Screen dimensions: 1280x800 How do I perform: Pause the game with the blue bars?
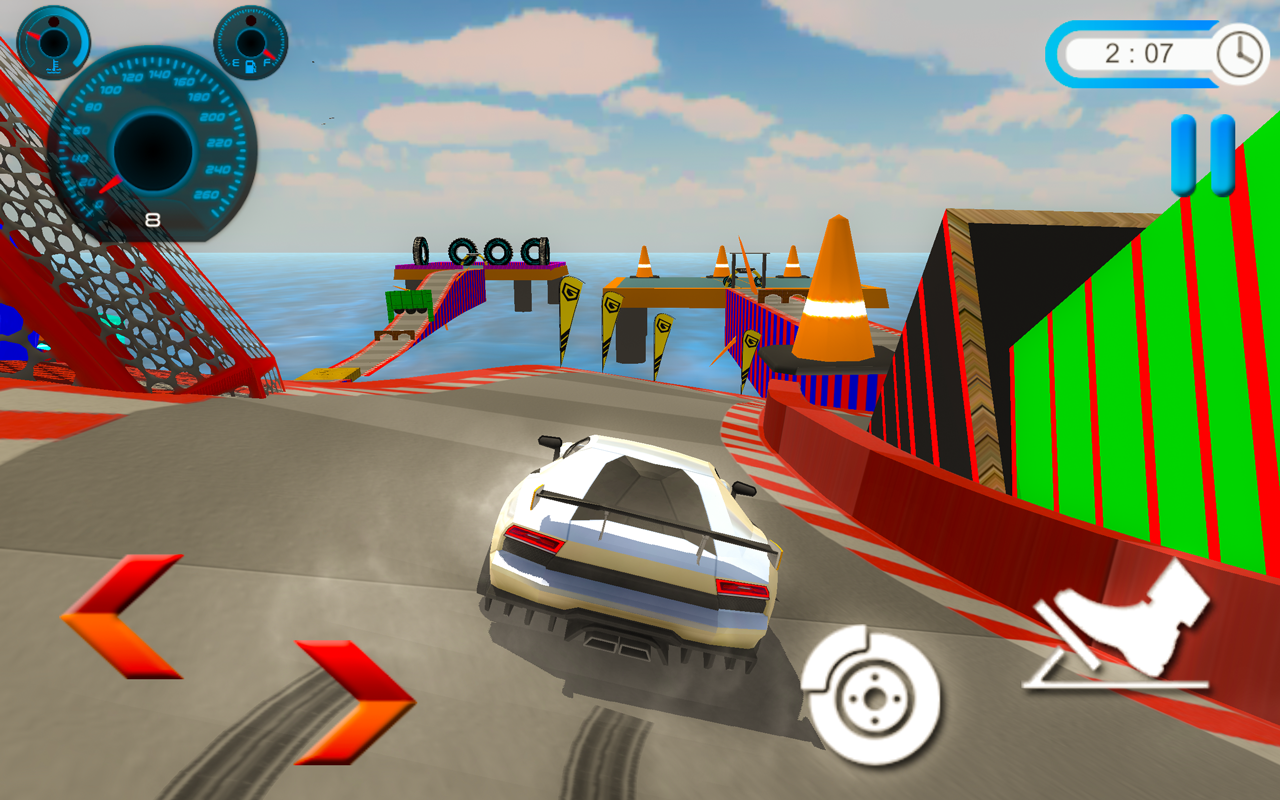click(x=1203, y=155)
